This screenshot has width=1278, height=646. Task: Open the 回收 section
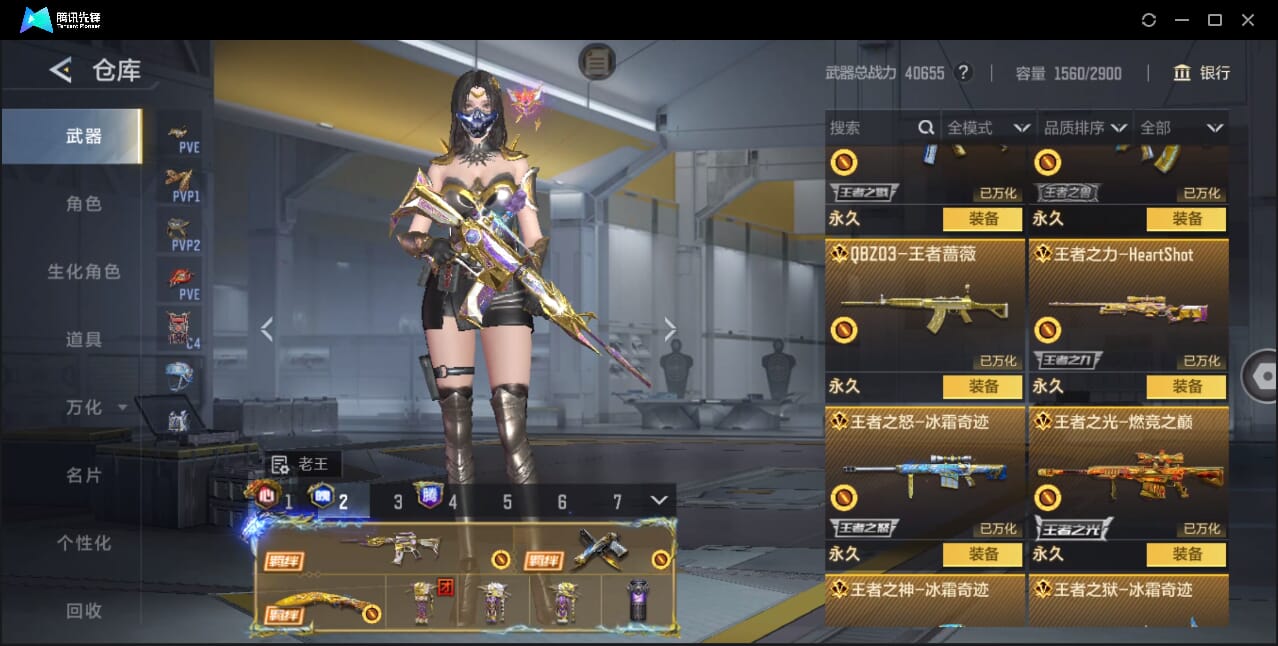pyautogui.click(x=84, y=610)
